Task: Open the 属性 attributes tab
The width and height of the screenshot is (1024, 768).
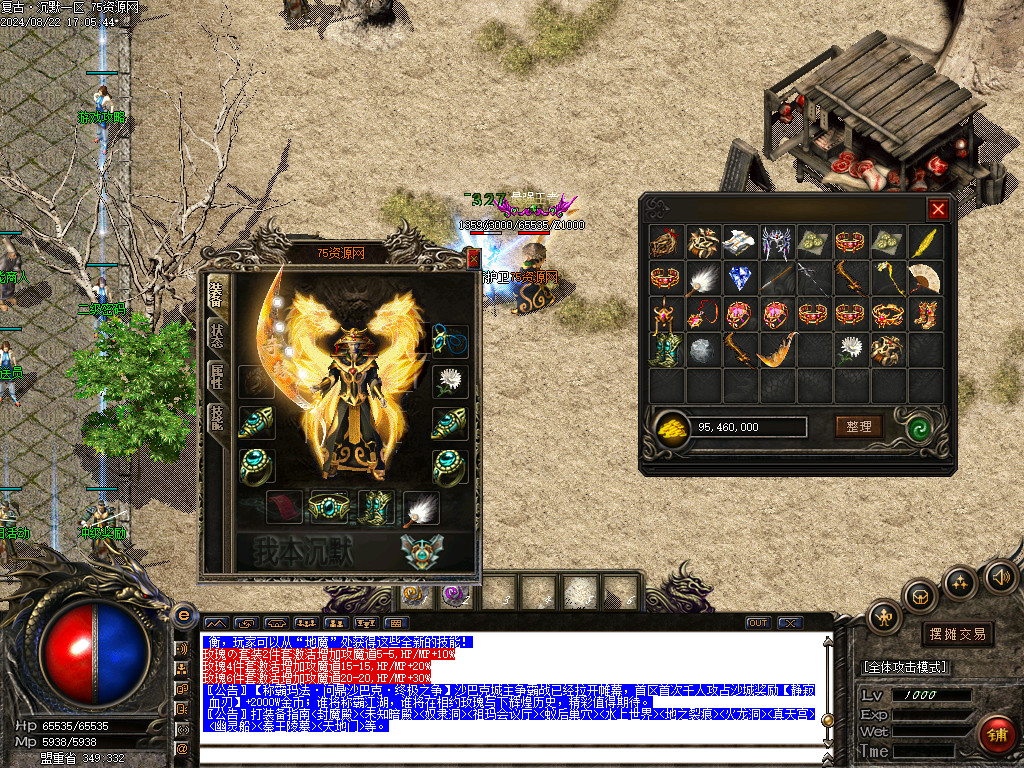Action: pyautogui.click(x=216, y=376)
